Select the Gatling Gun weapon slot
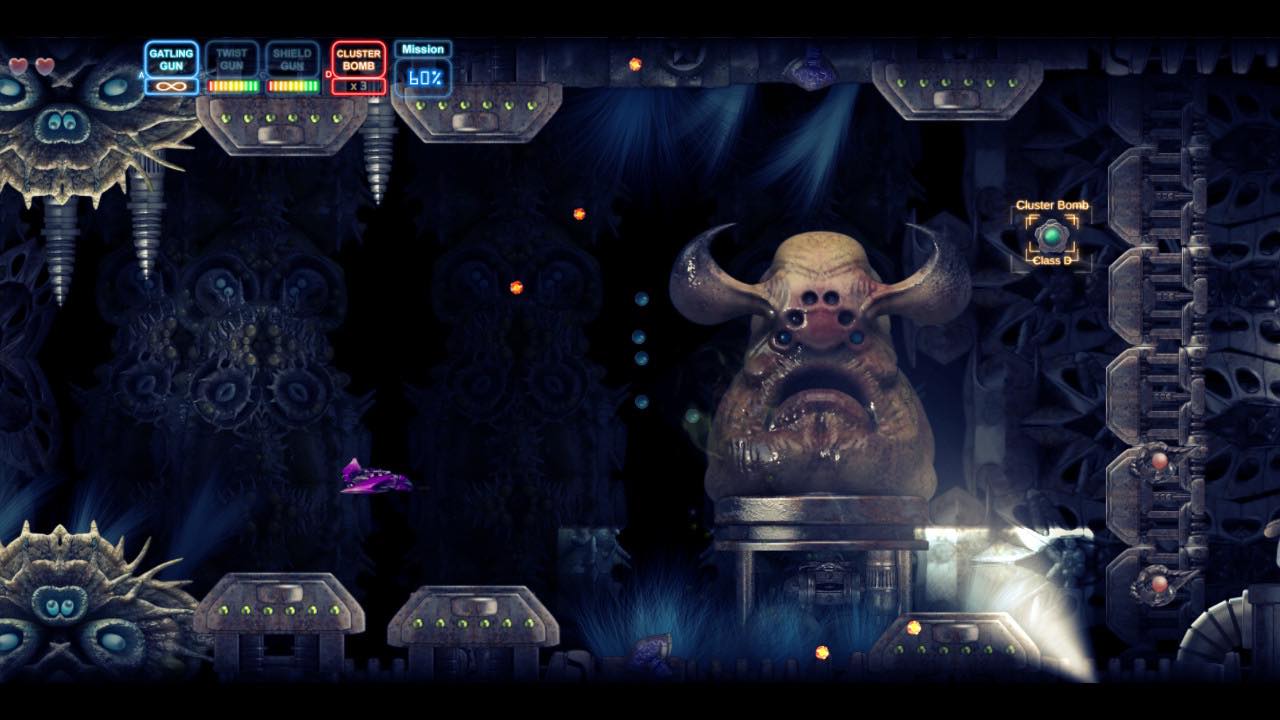This screenshot has height=720, width=1280. (171, 61)
